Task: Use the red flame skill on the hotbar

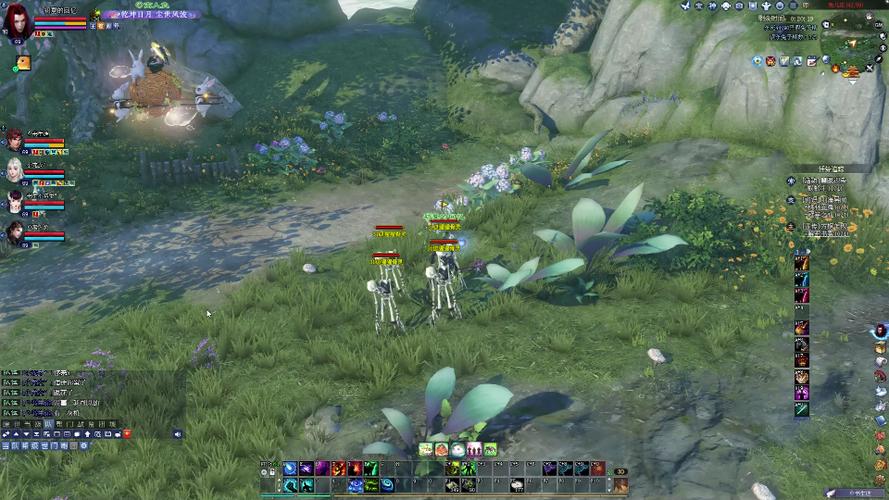Action: tap(339, 468)
